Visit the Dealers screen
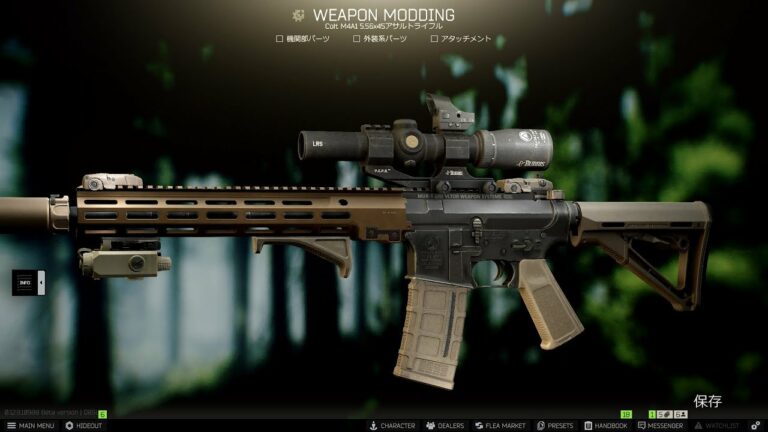This screenshot has width=768, height=432. point(445,425)
